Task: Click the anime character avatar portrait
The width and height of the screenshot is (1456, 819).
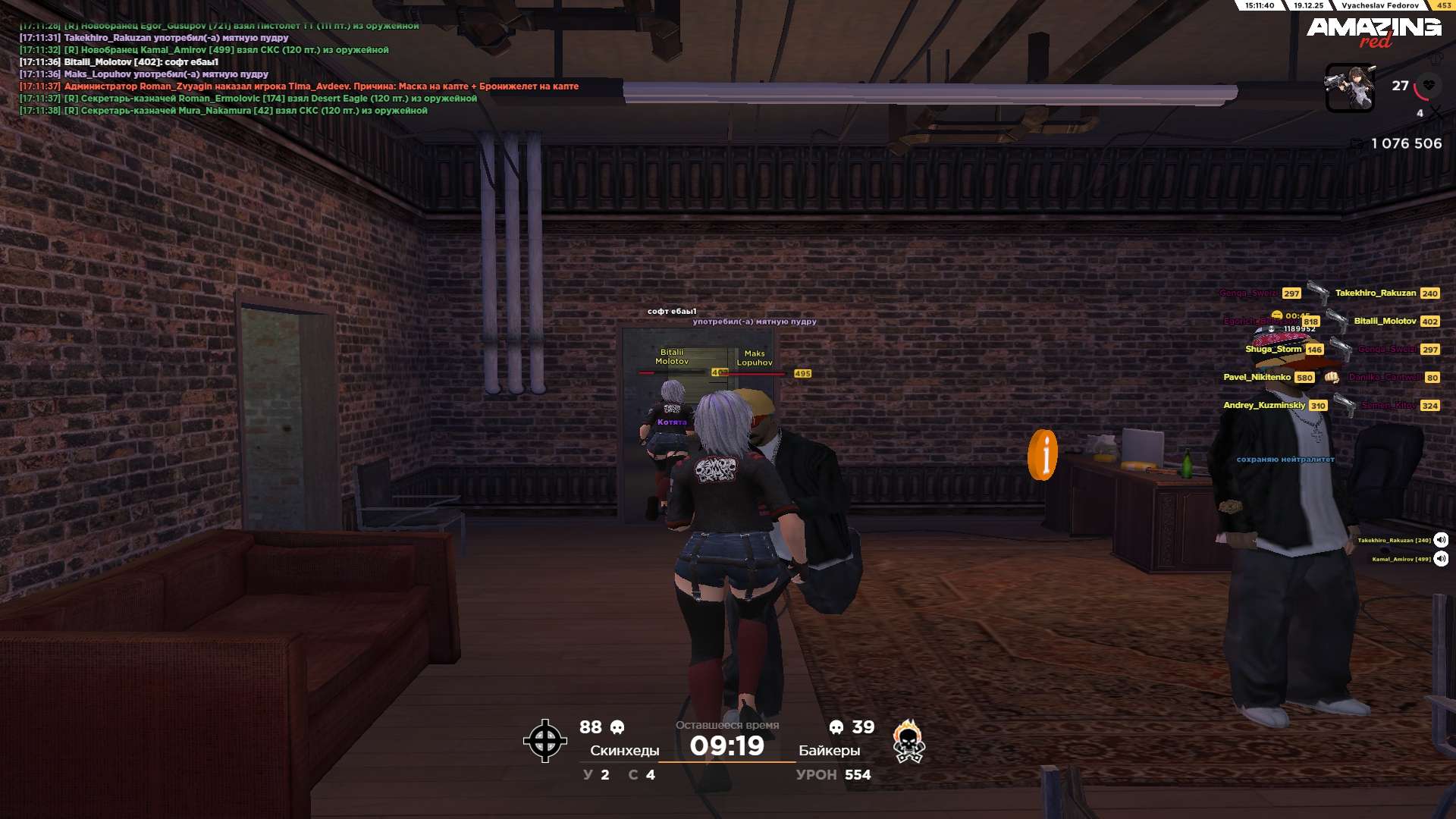Action: tap(1349, 88)
